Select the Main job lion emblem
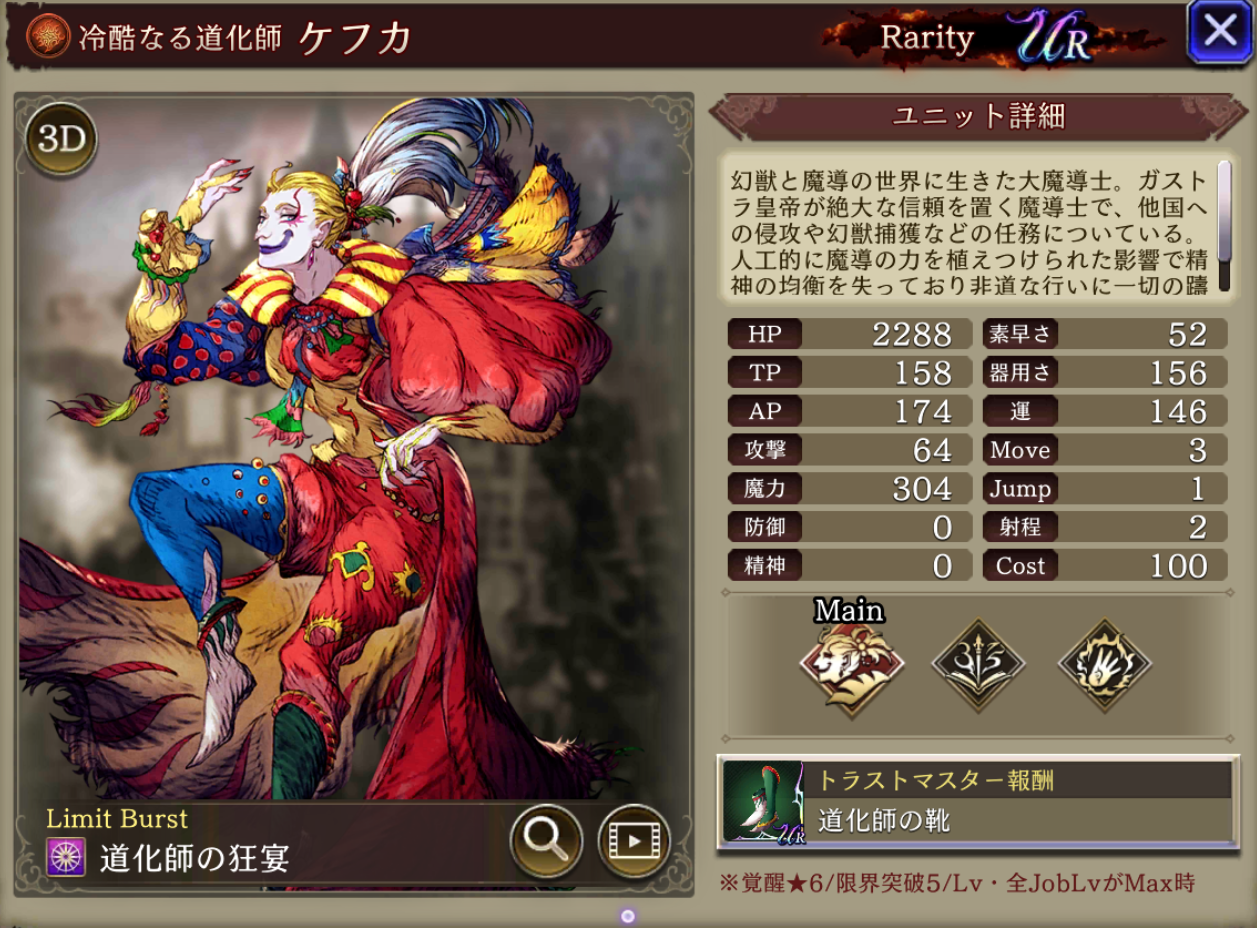Screen dimensions: 1257x928 [x=851, y=665]
